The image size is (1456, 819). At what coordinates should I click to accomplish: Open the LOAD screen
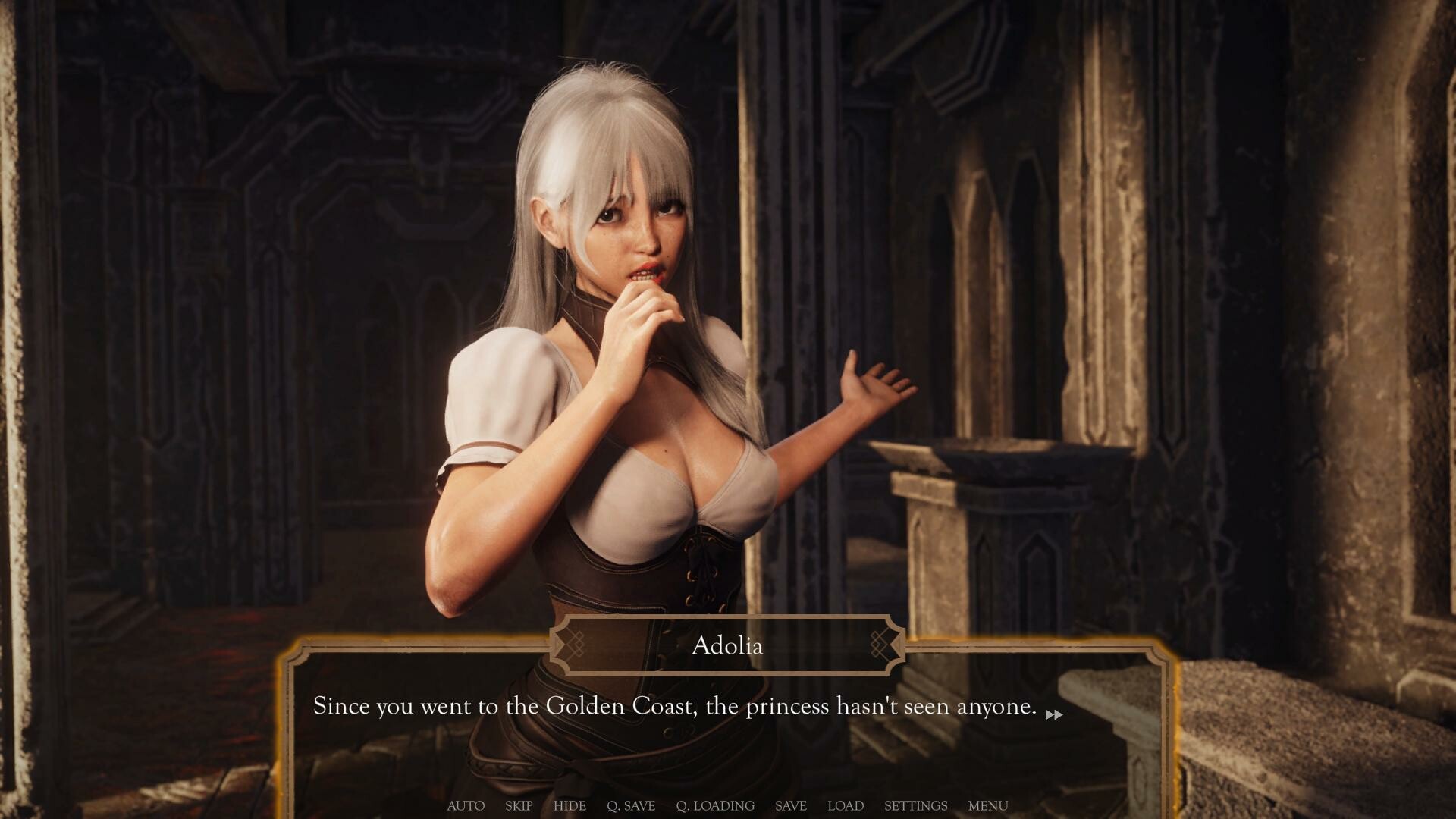[x=846, y=806]
